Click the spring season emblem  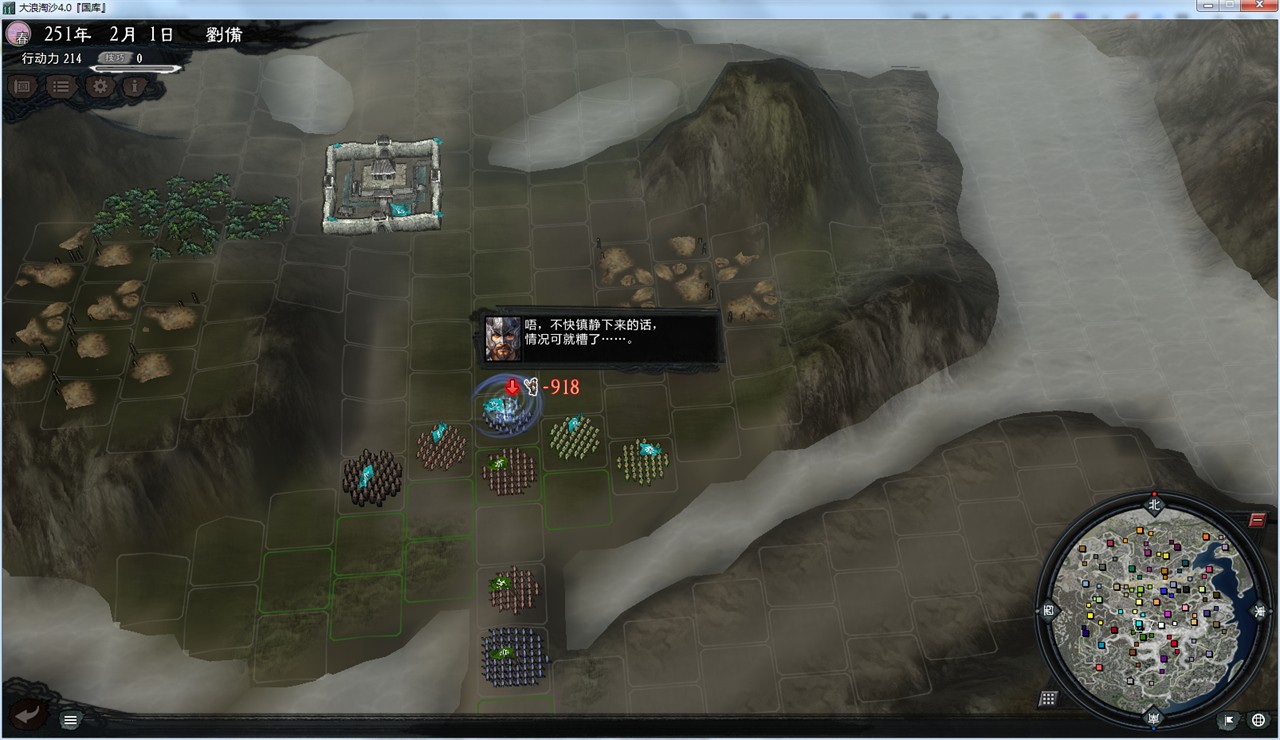coord(18,34)
